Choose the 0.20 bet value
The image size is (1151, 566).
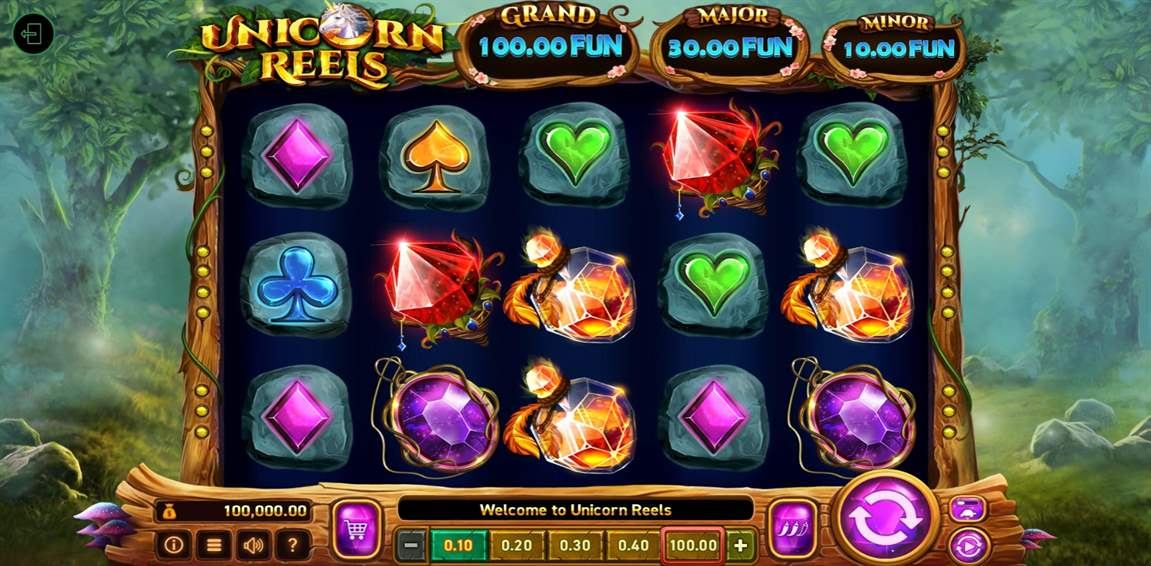coord(517,546)
